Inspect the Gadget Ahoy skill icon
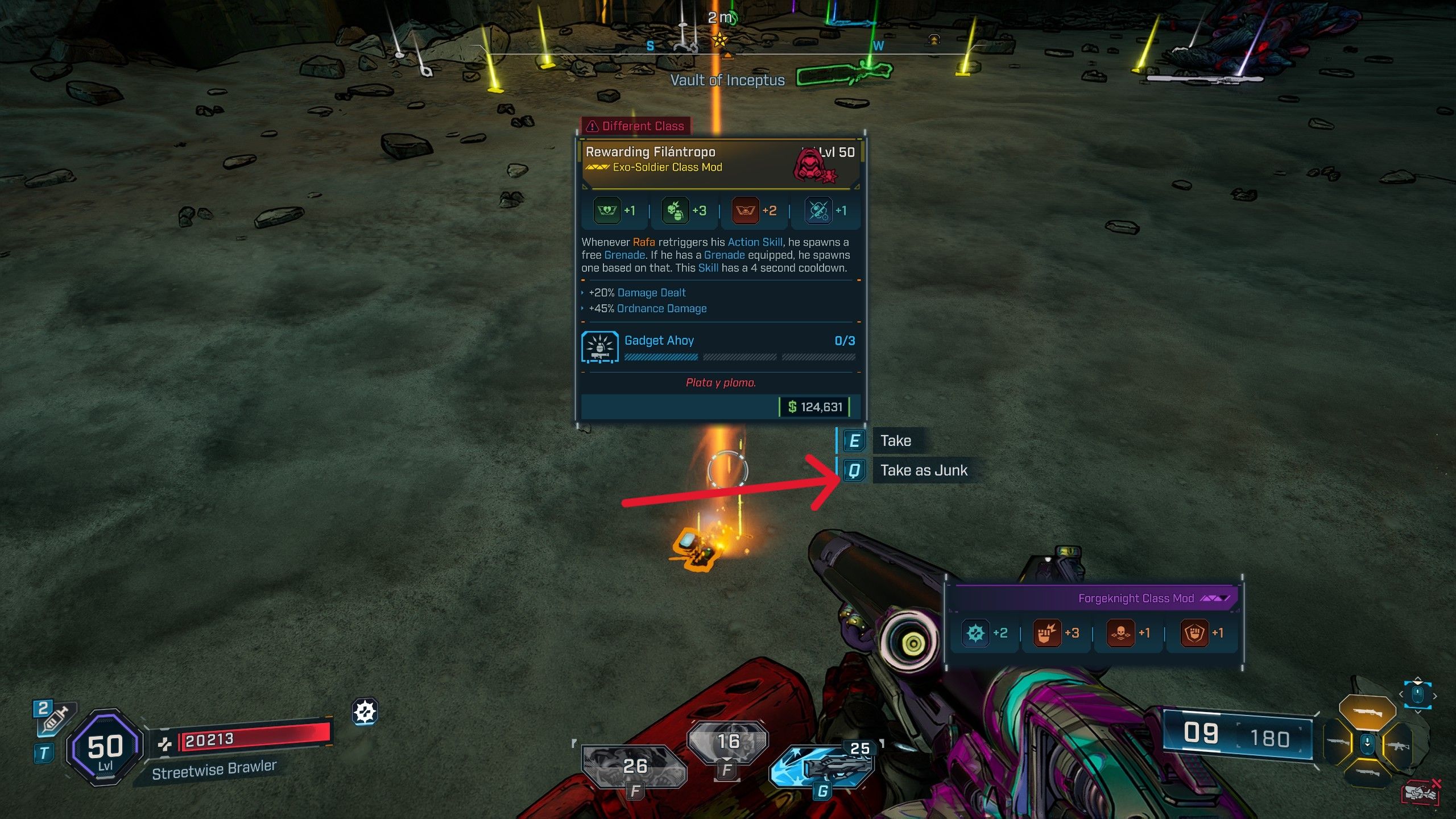This screenshot has height=819, width=1456. tap(600, 346)
